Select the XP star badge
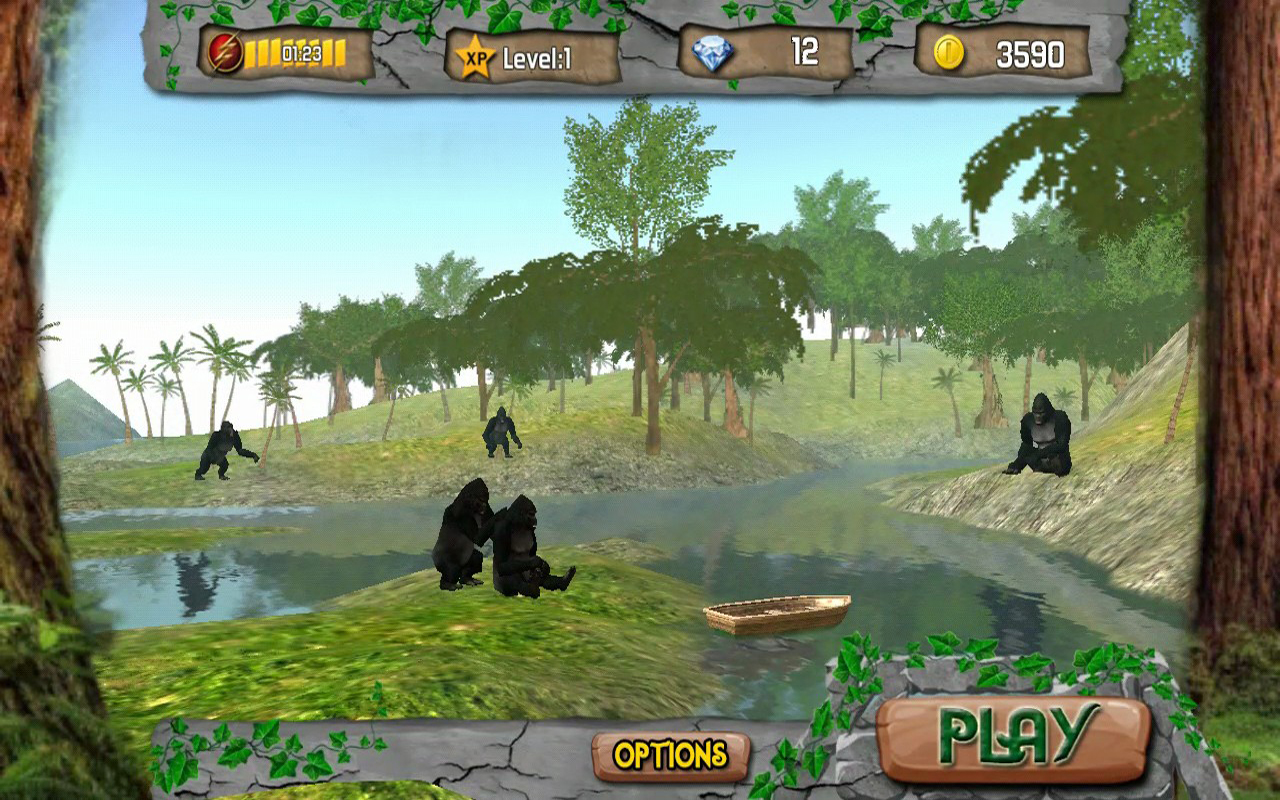The width and height of the screenshot is (1280, 800). [x=474, y=56]
